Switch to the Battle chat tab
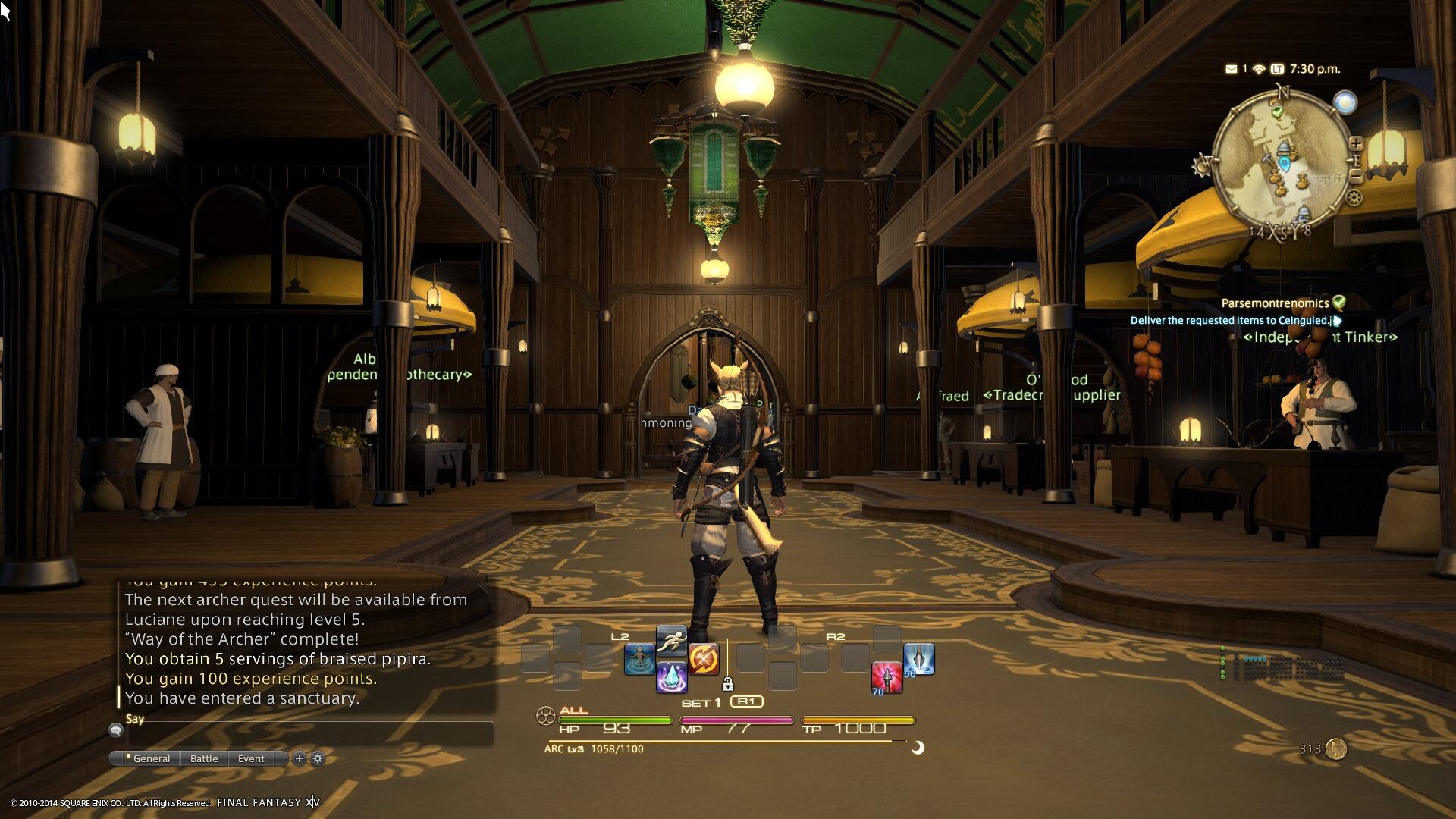The height and width of the screenshot is (819, 1456). click(204, 758)
